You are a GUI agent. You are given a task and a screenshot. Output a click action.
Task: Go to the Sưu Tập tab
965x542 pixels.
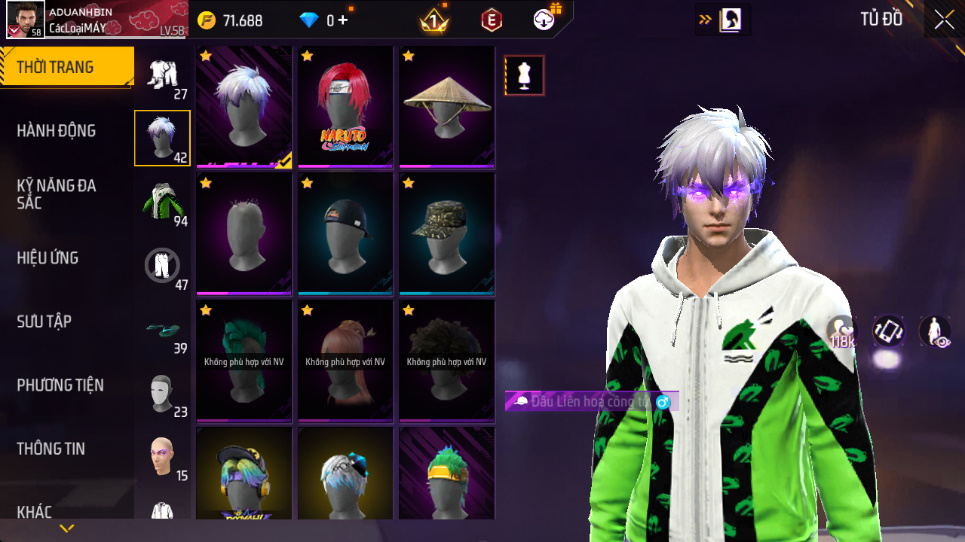[x=44, y=321]
